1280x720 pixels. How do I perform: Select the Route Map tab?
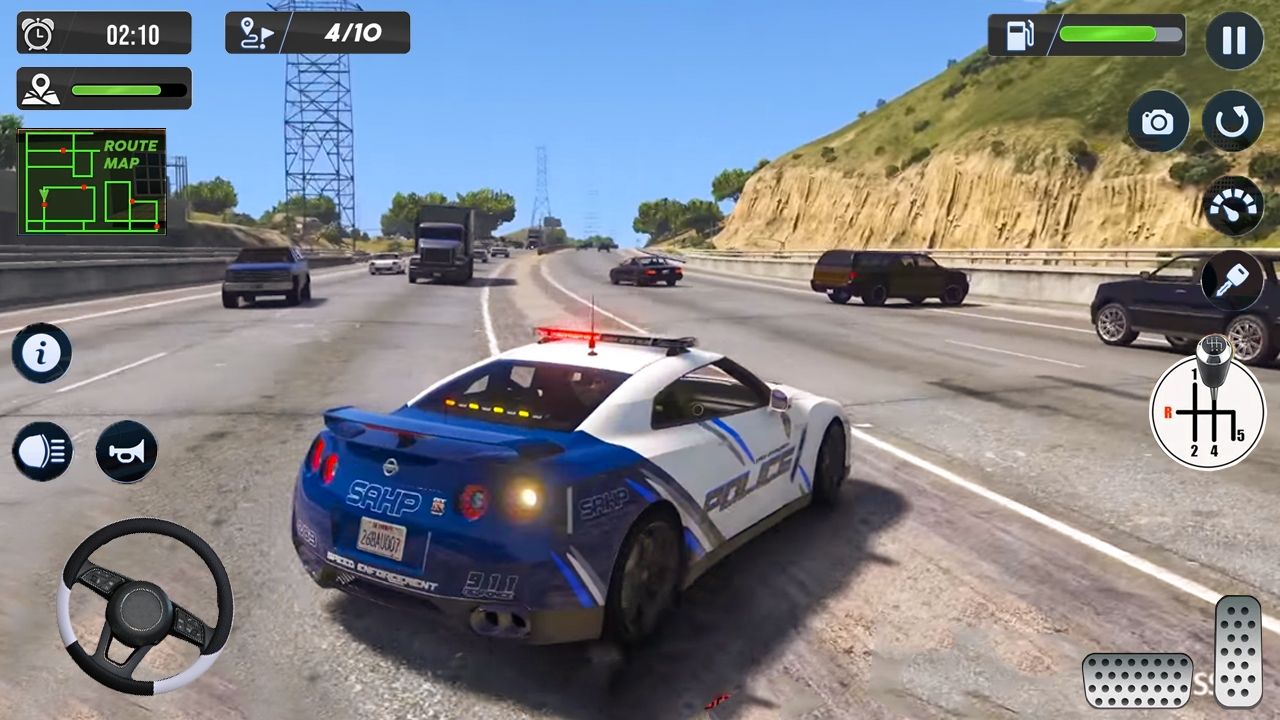point(130,153)
